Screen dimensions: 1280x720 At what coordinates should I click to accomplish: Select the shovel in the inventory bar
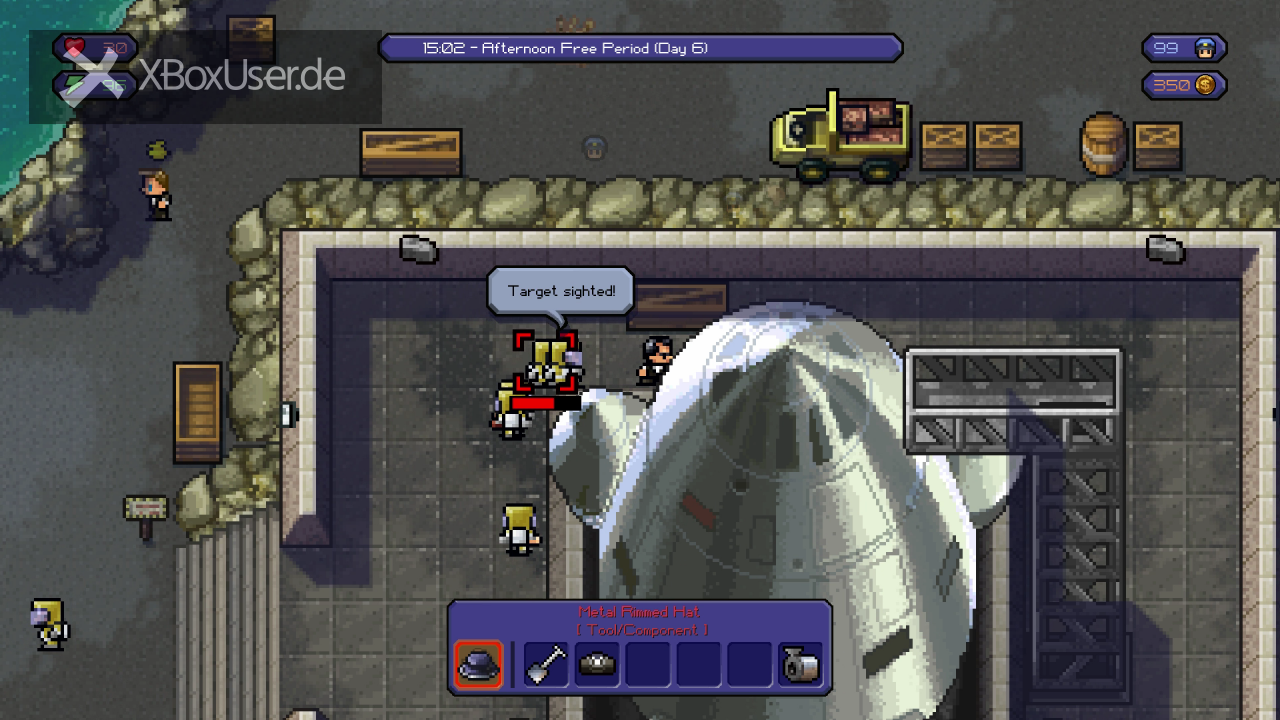pyautogui.click(x=546, y=665)
